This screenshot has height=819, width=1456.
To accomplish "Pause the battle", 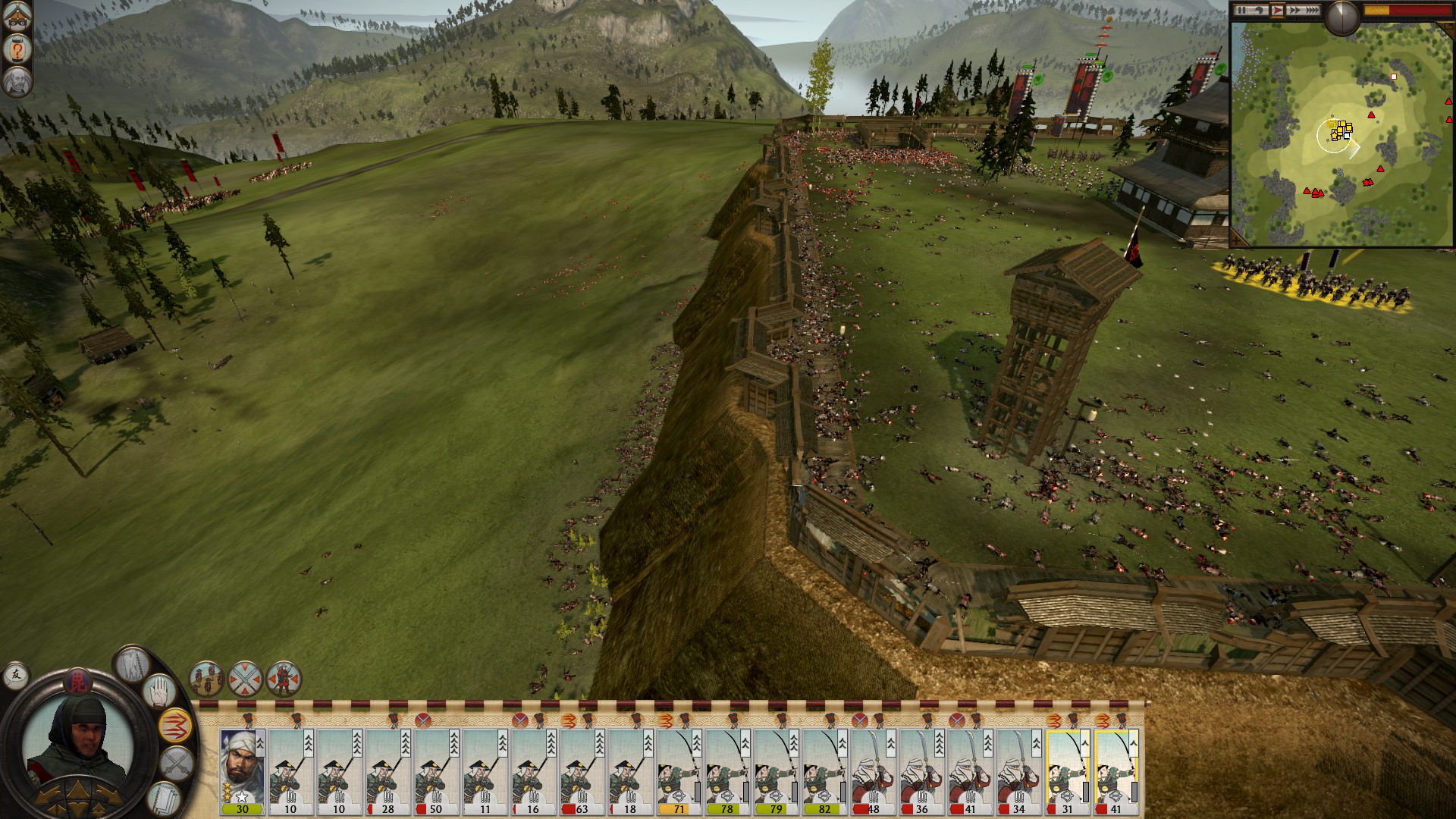I will pos(1241,11).
